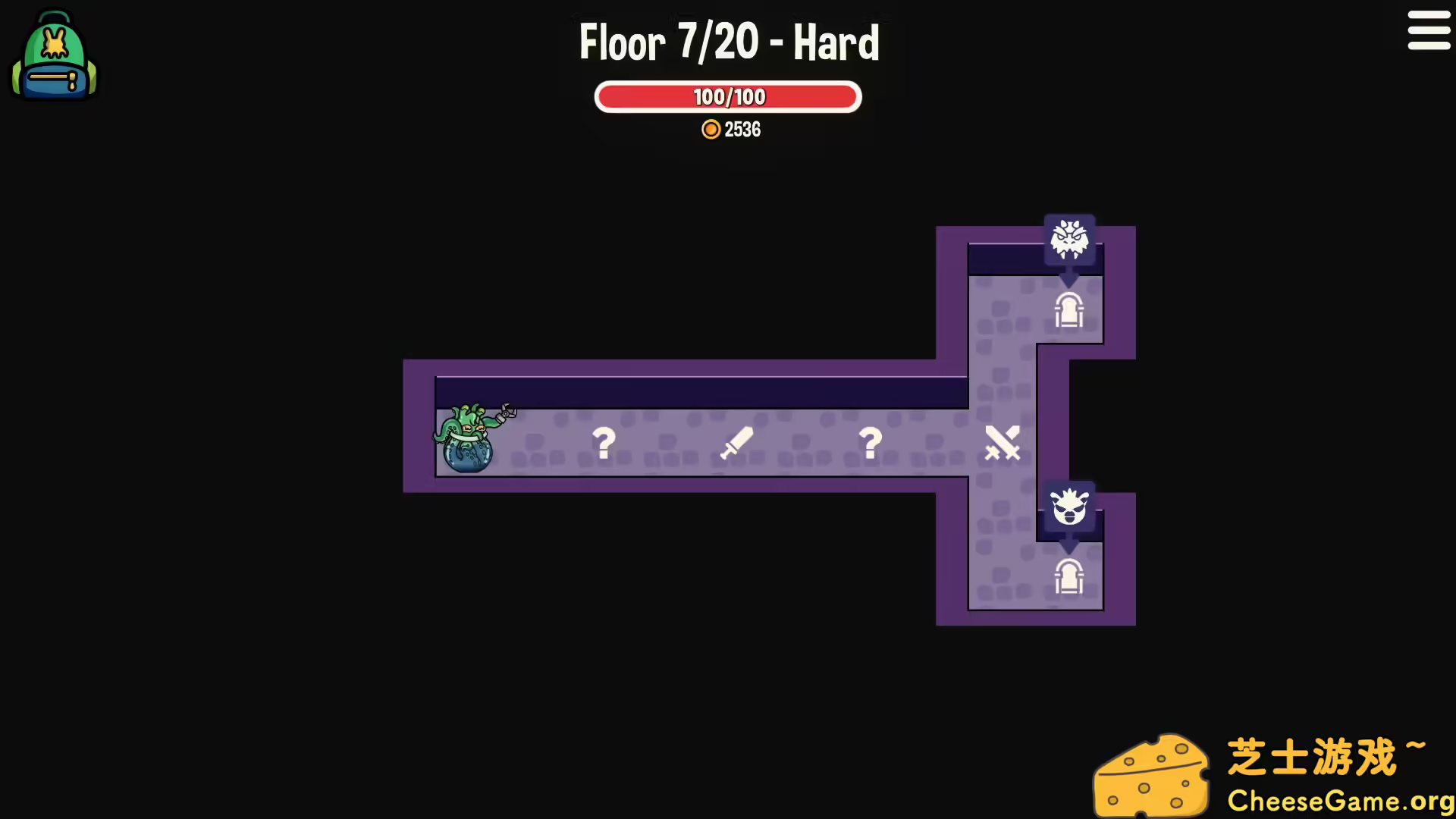
Task: Click the 2536 gold counter
Action: pyautogui.click(x=743, y=130)
